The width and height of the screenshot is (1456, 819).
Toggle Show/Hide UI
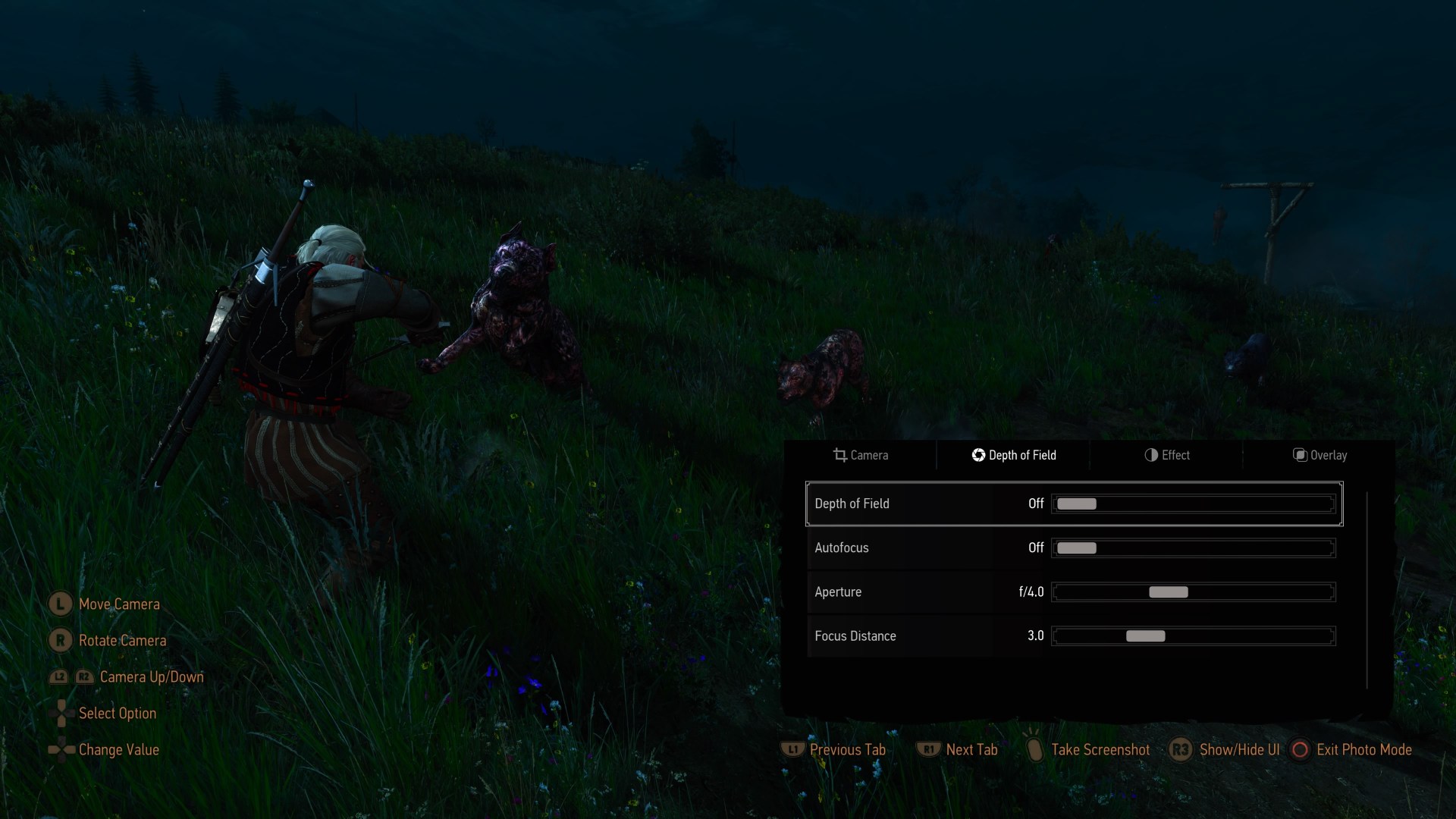(1238, 749)
